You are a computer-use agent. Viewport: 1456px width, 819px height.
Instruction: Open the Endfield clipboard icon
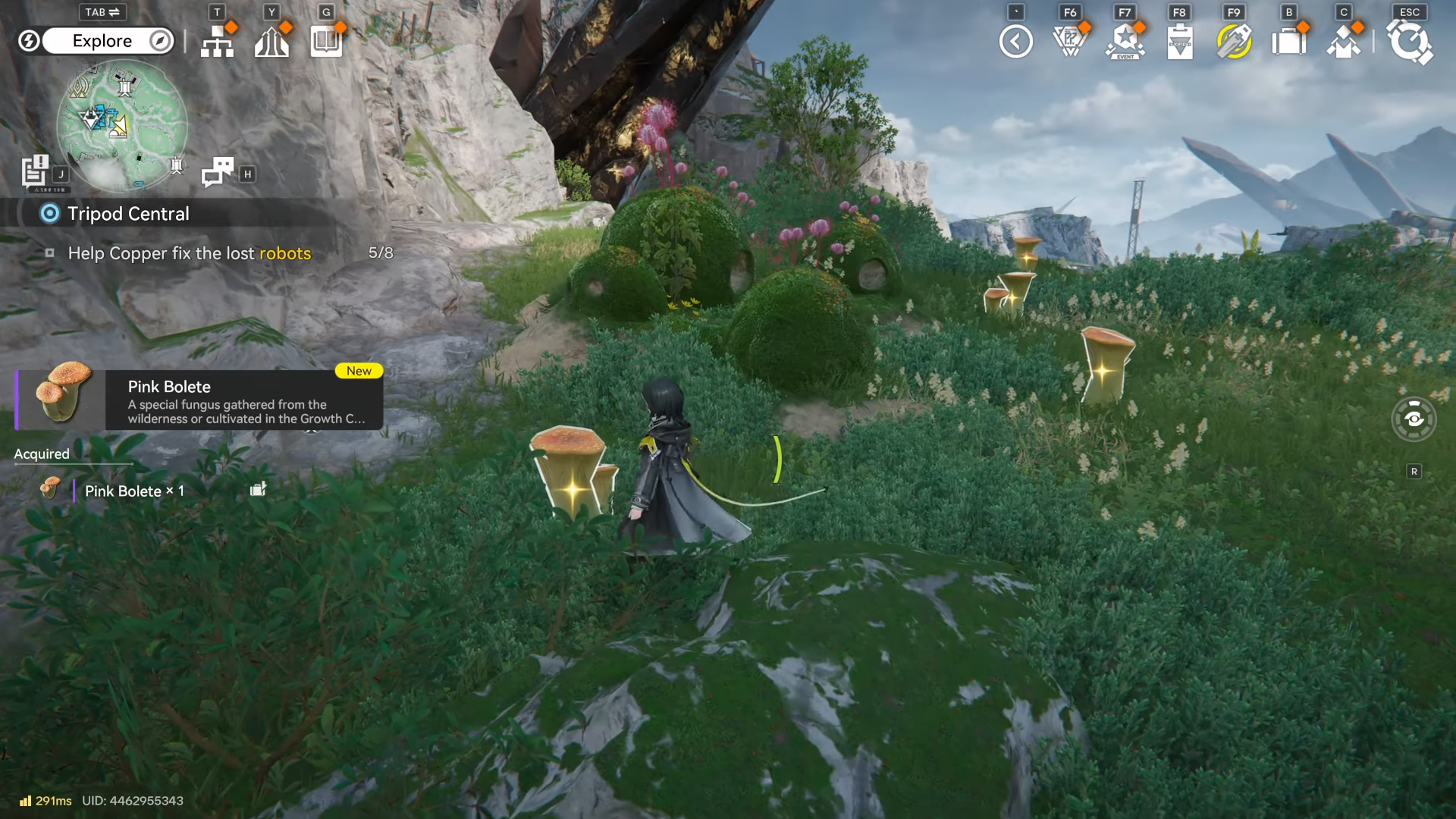click(1180, 42)
